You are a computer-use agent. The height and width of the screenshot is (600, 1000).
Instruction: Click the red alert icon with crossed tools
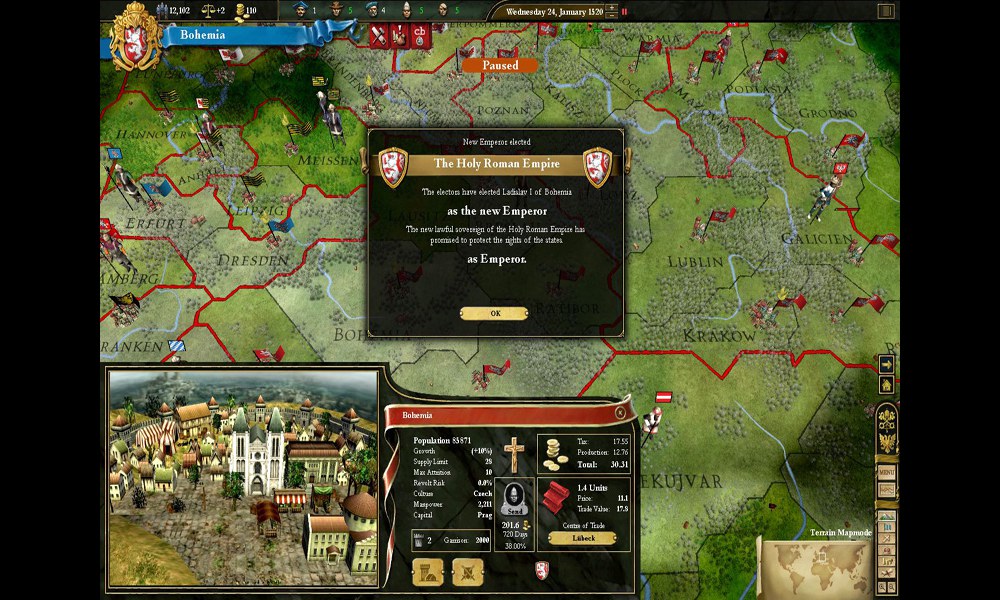point(380,36)
